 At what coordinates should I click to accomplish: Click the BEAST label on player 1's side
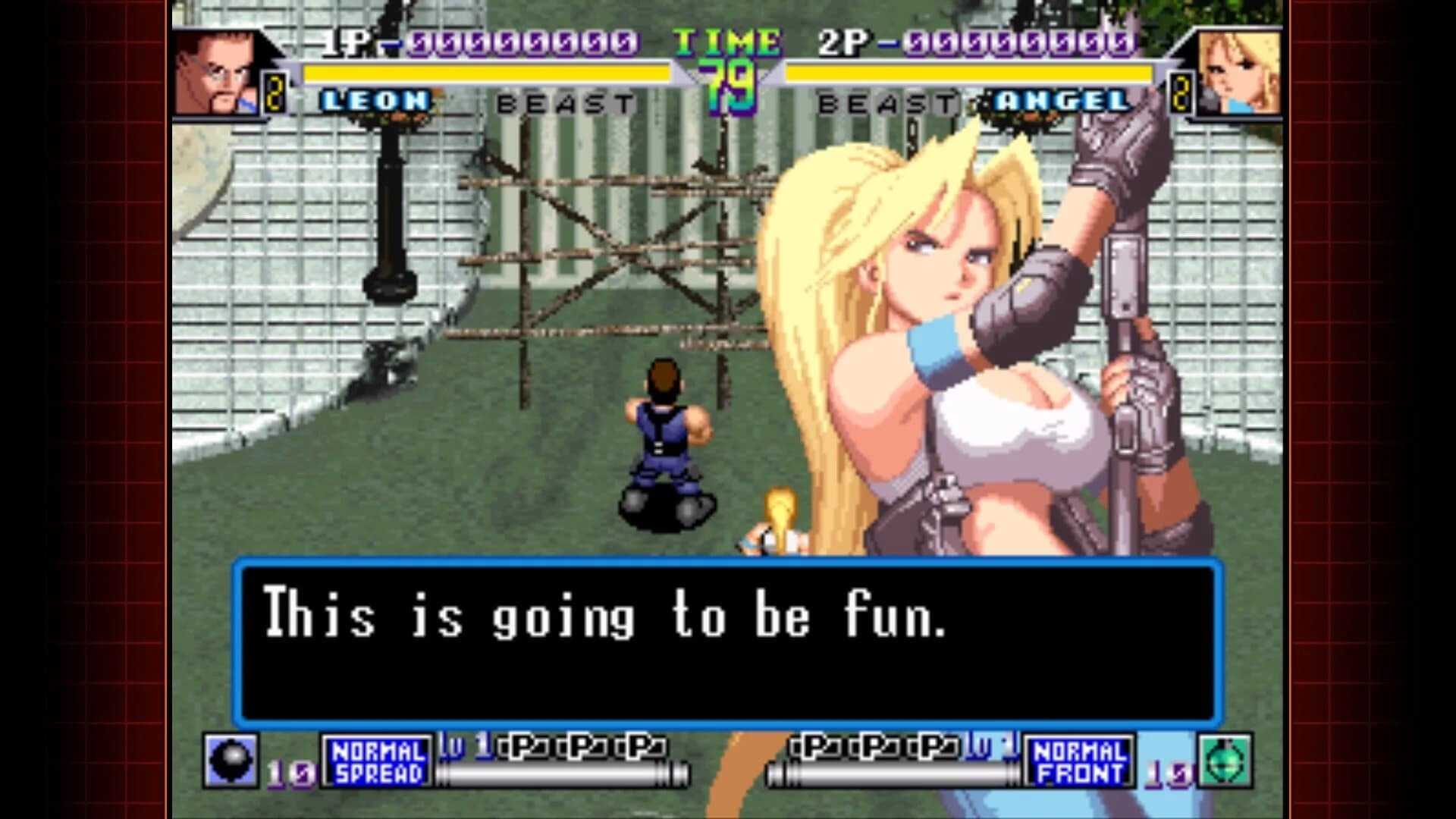tap(563, 101)
